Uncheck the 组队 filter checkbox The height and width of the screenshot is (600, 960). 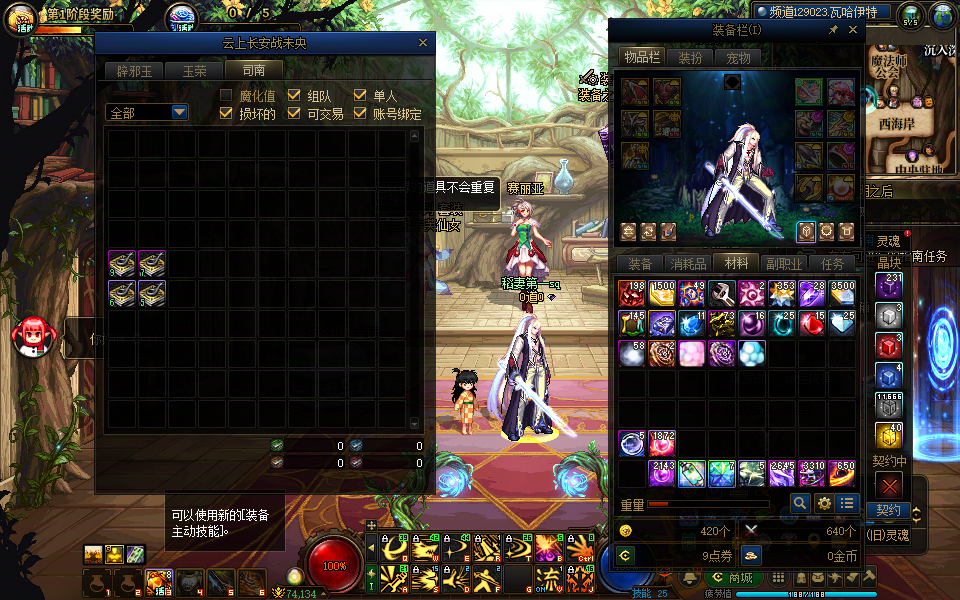click(294, 96)
